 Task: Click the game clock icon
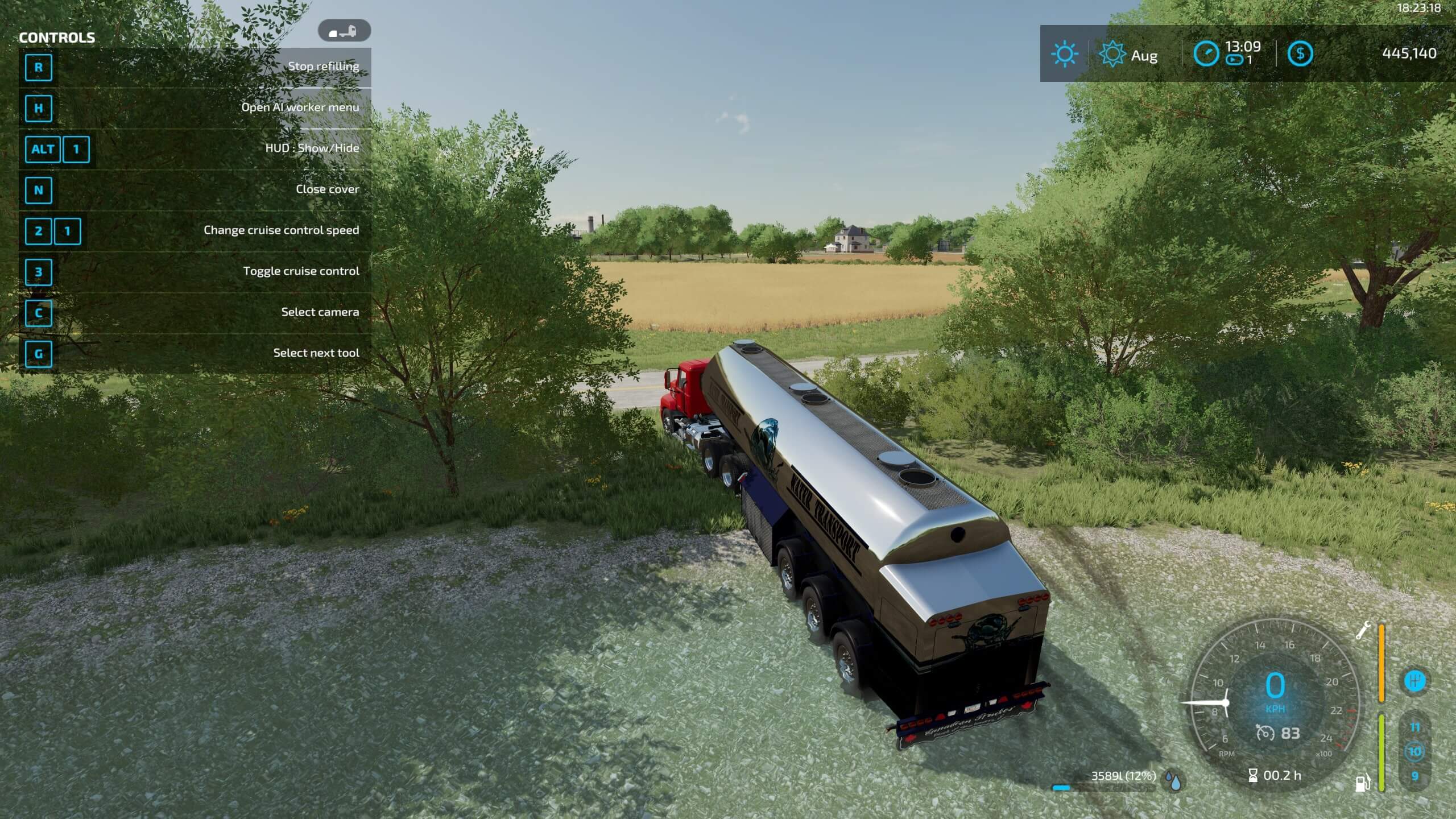click(1206, 54)
